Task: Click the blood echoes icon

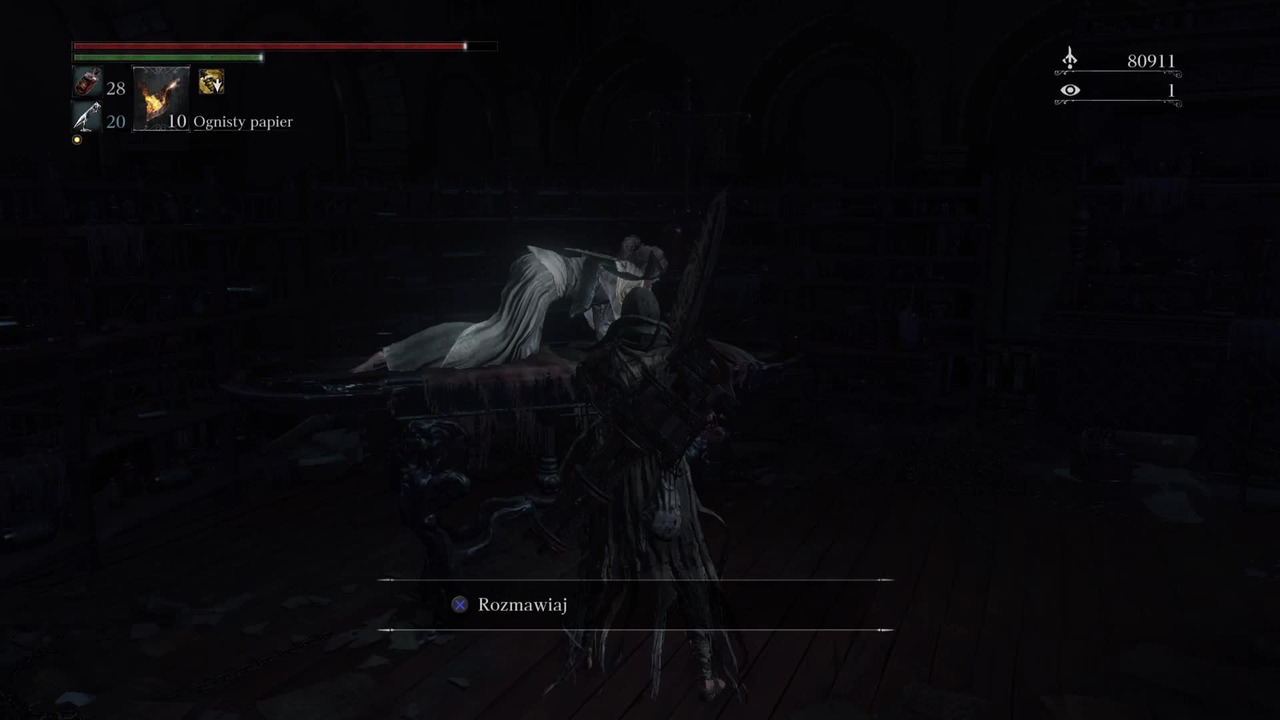Action: coord(1069,60)
